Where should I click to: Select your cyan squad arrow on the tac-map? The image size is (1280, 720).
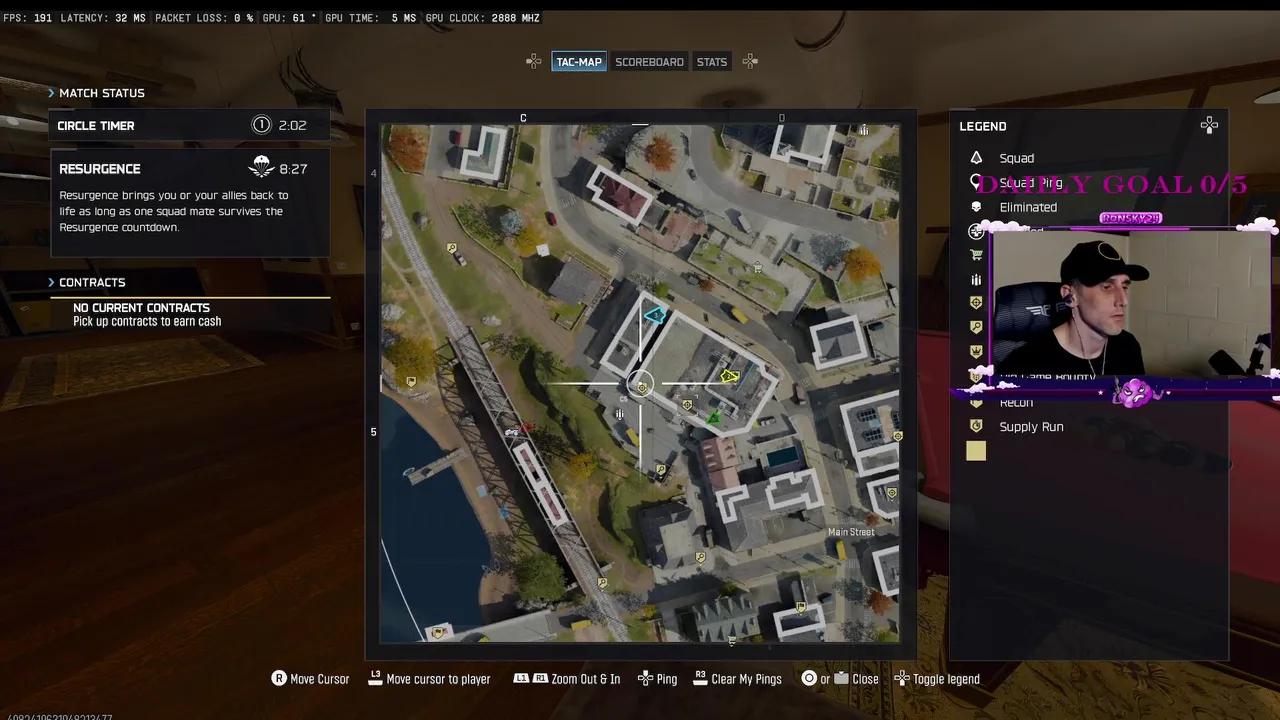[x=653, y=316]
